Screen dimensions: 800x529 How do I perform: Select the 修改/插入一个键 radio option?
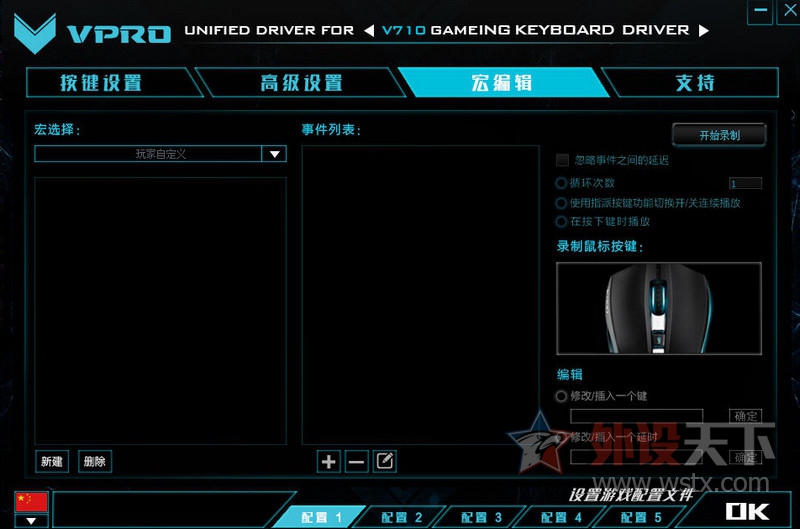click(561, 396)
